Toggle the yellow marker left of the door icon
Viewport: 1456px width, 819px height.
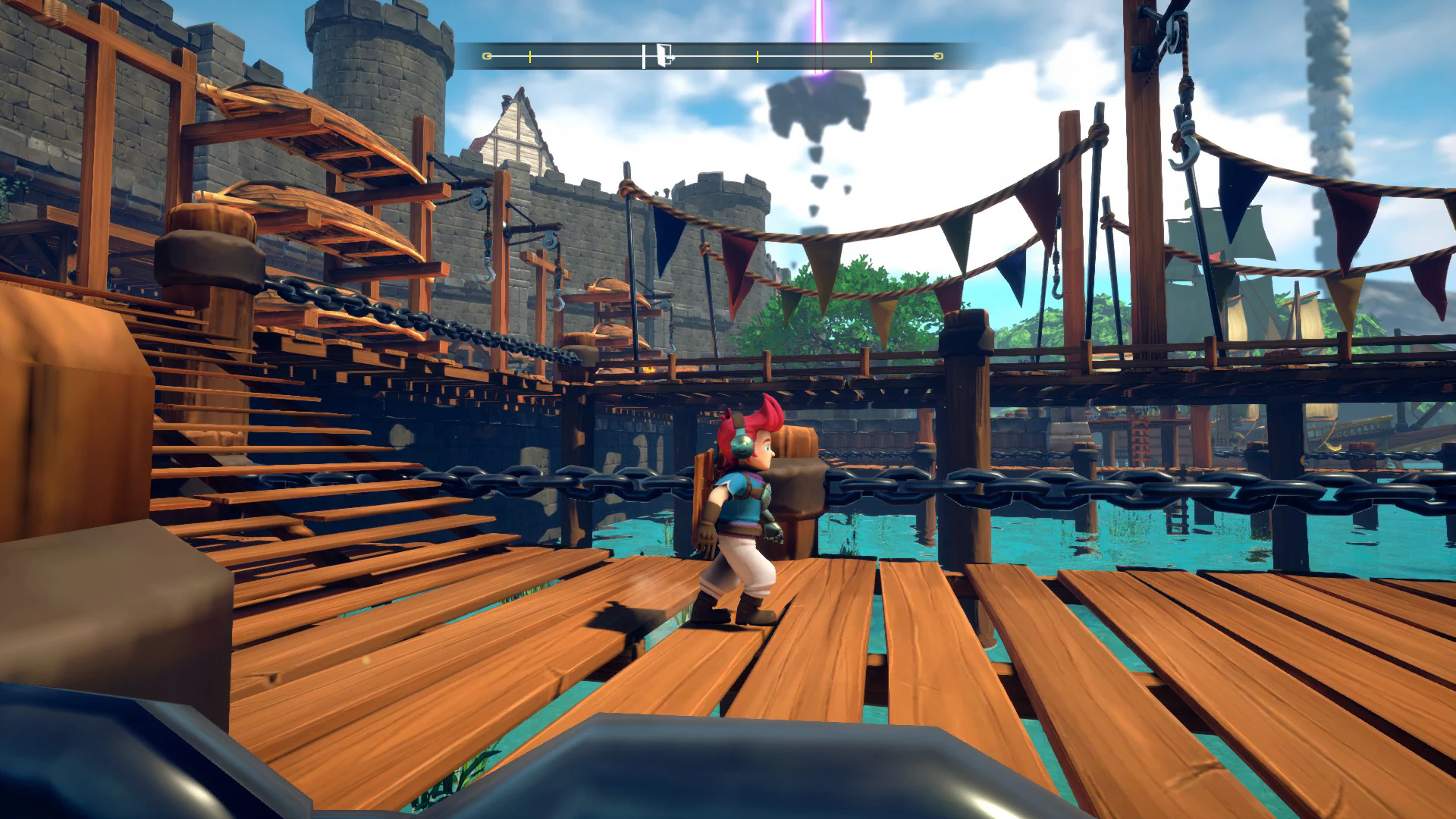click(531, 55)
